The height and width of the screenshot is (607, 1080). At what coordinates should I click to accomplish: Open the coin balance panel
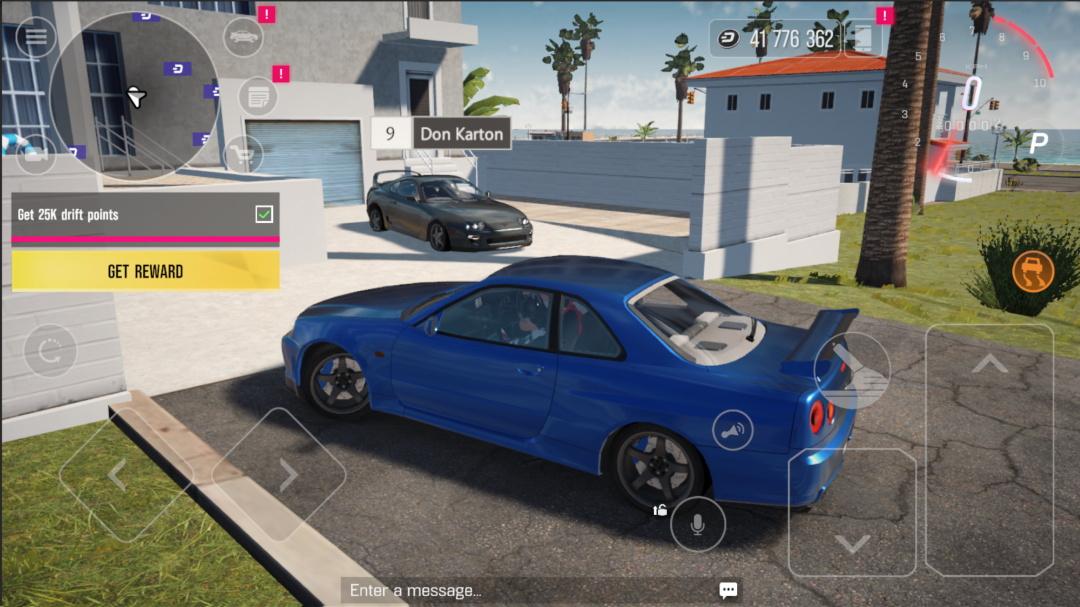click(775, 39)
